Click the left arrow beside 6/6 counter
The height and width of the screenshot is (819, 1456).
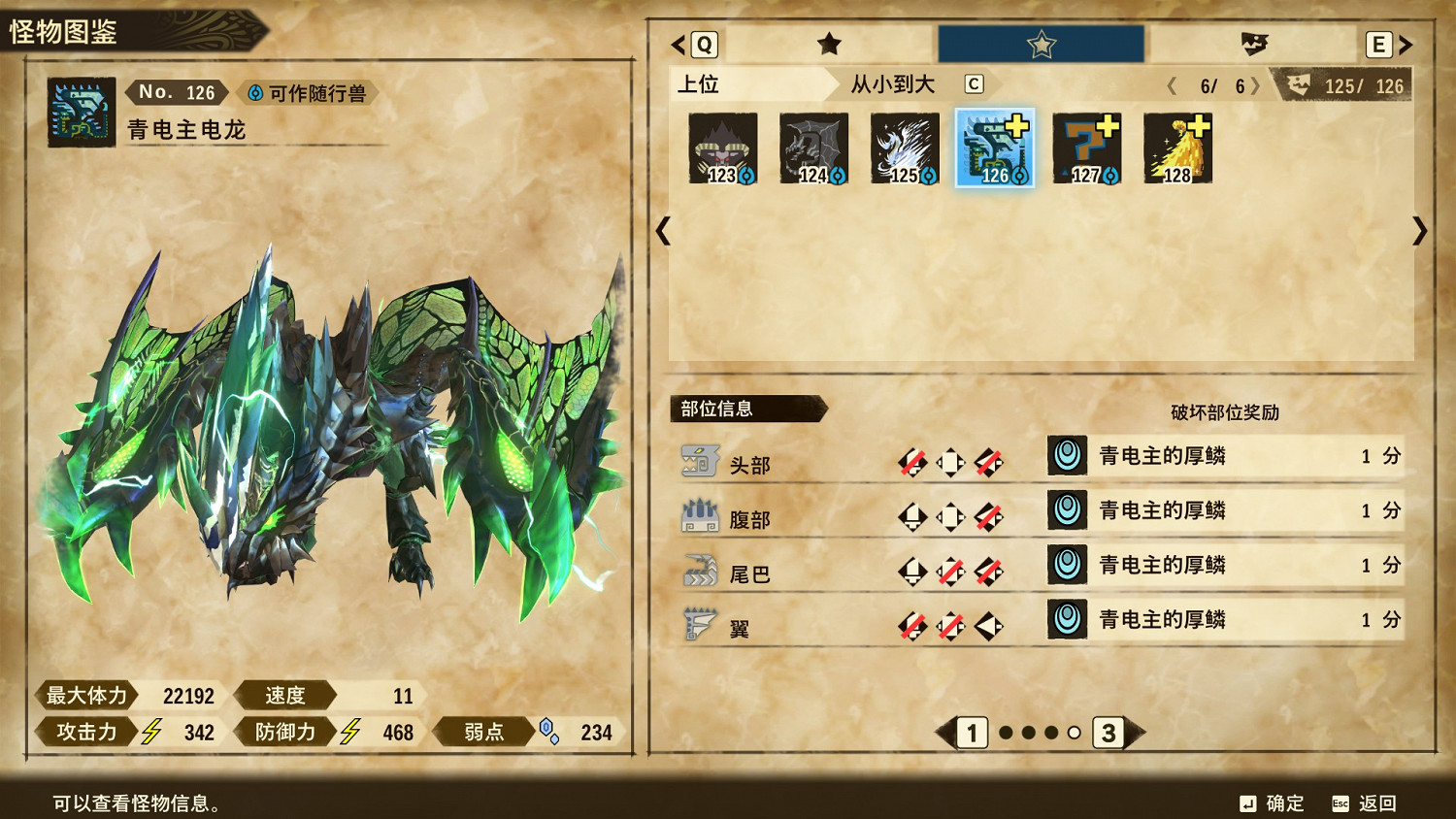pyautogui.click(x=1170, y=85)
